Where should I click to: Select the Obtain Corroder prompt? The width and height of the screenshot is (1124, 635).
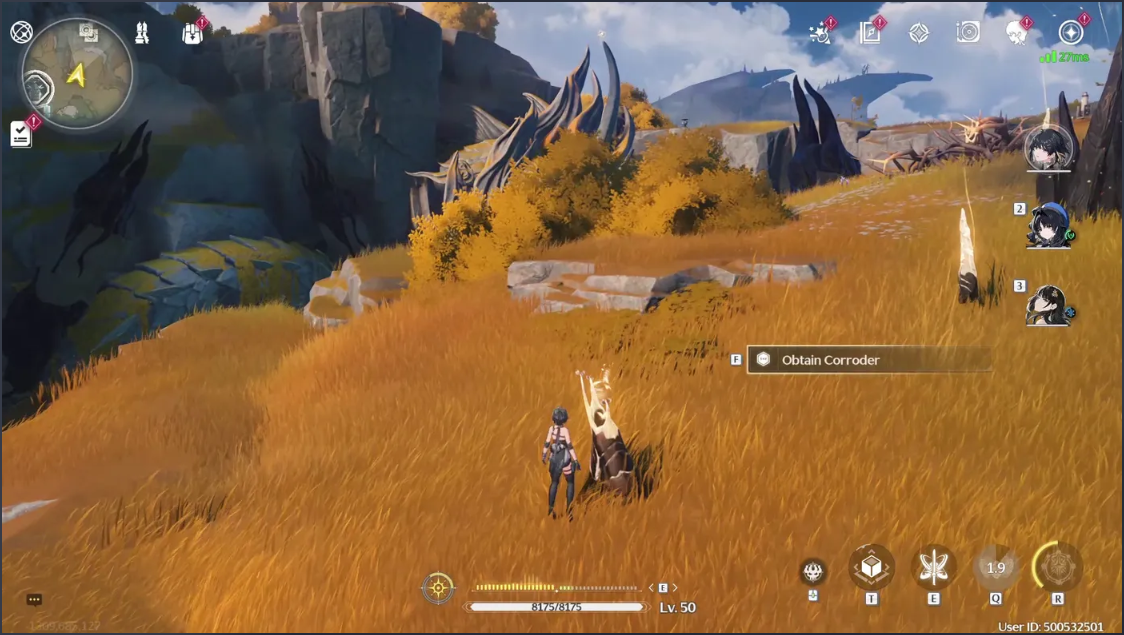click(868, 360)
